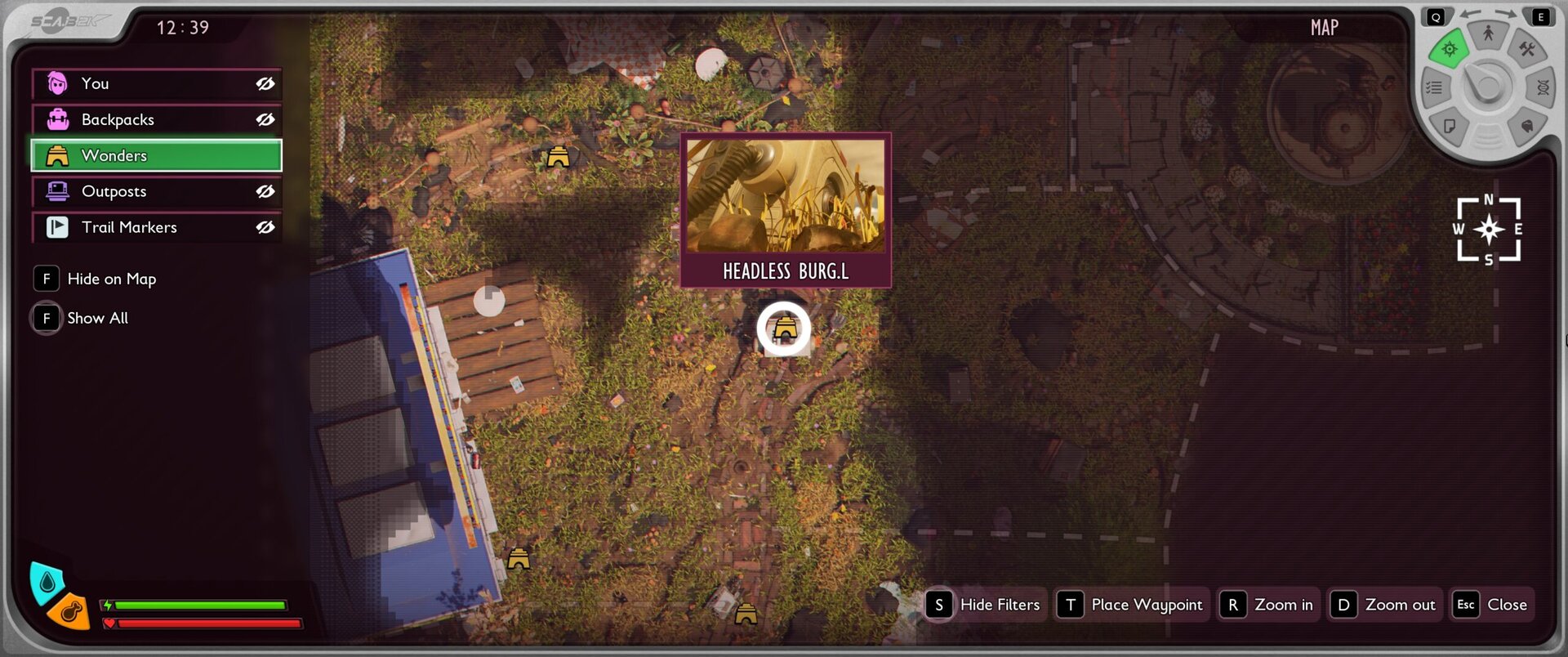The width and height of the screenshot is (1568, 657).
Task: Open the character tab on the dial
Action: coord(1488,34)
